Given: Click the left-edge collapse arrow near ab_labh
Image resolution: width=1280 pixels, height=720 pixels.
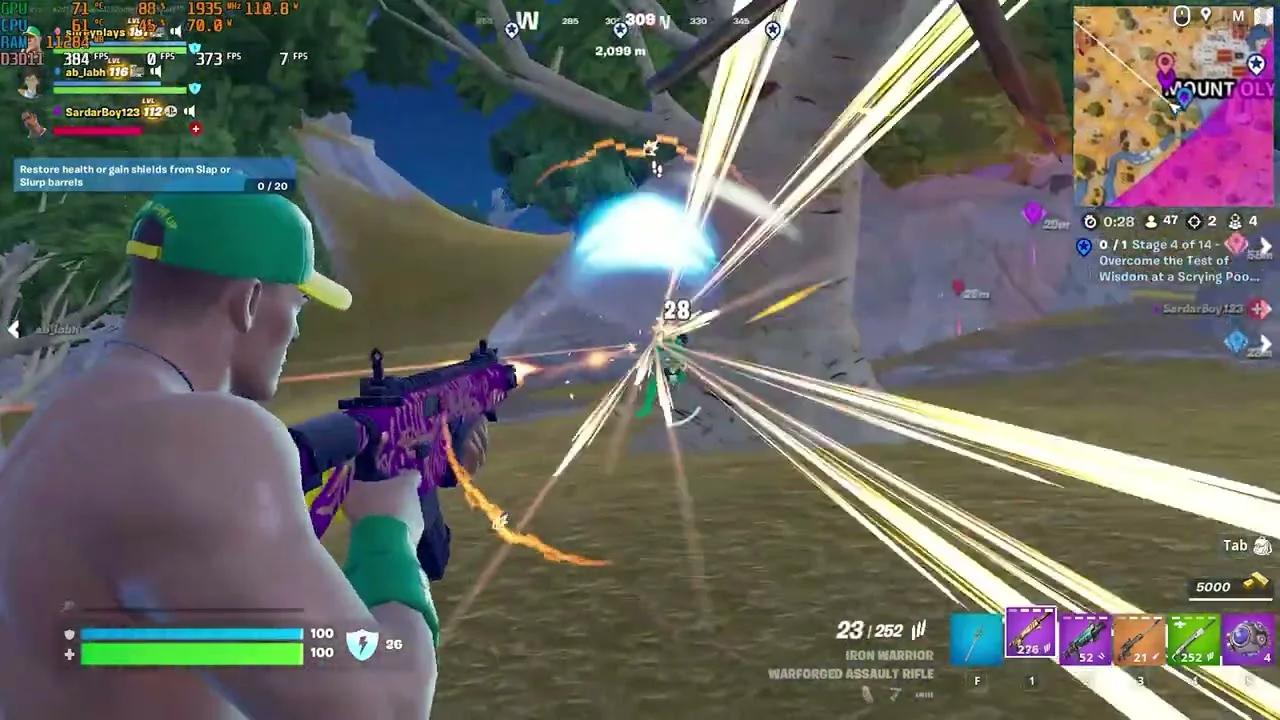Looking at the screenshot, I should click(x=14, y=330).
